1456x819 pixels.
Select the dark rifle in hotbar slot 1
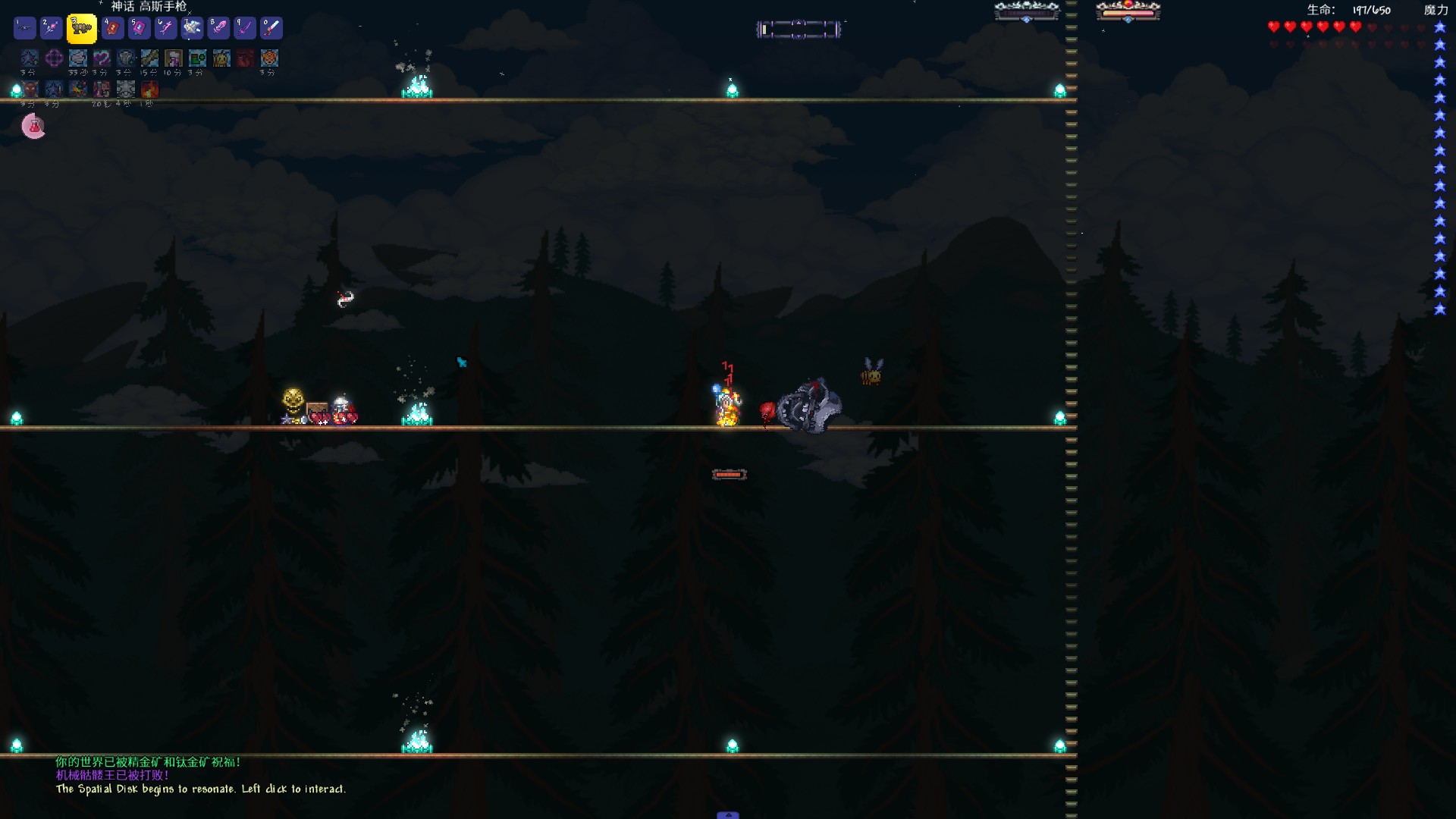[x=25, y=29]
